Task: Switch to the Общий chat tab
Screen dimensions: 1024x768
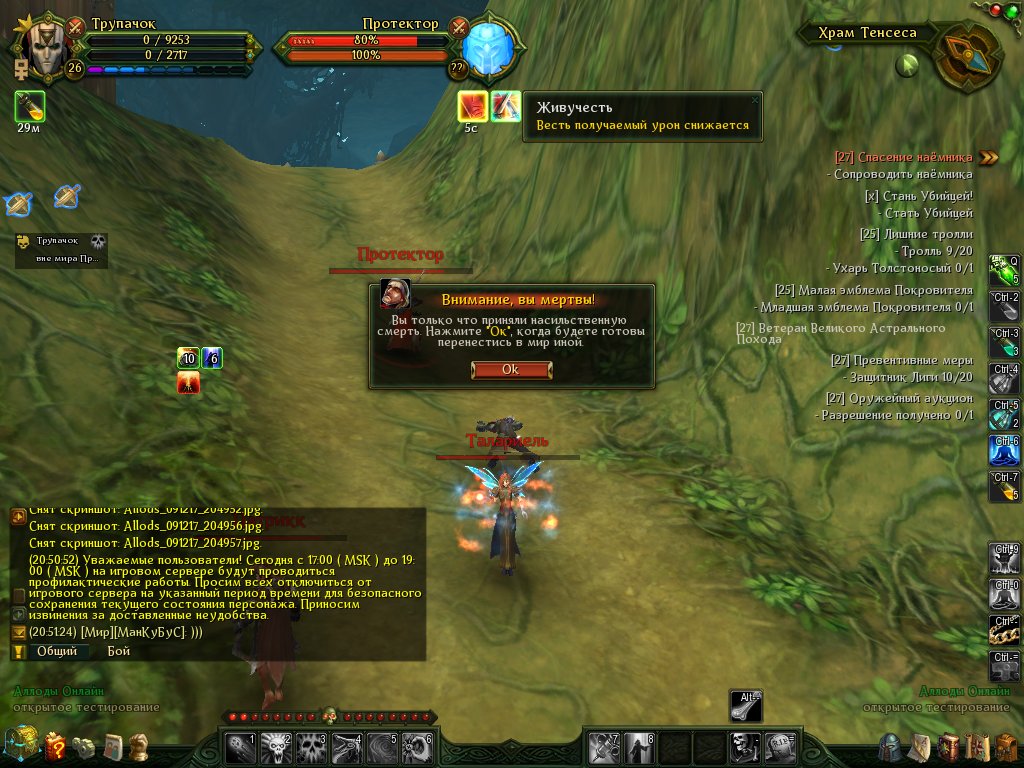Action: [57, 651]
